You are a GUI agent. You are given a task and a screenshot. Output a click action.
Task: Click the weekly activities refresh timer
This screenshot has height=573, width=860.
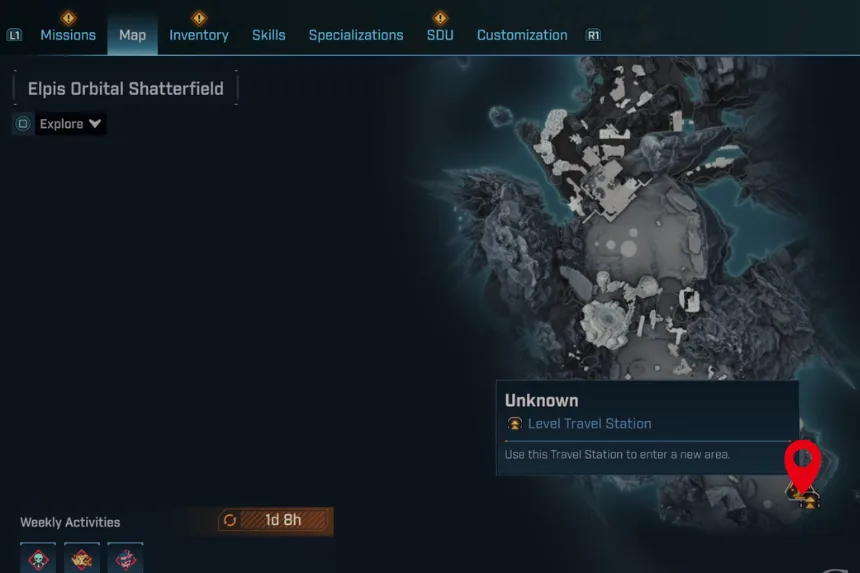(275, 520)
